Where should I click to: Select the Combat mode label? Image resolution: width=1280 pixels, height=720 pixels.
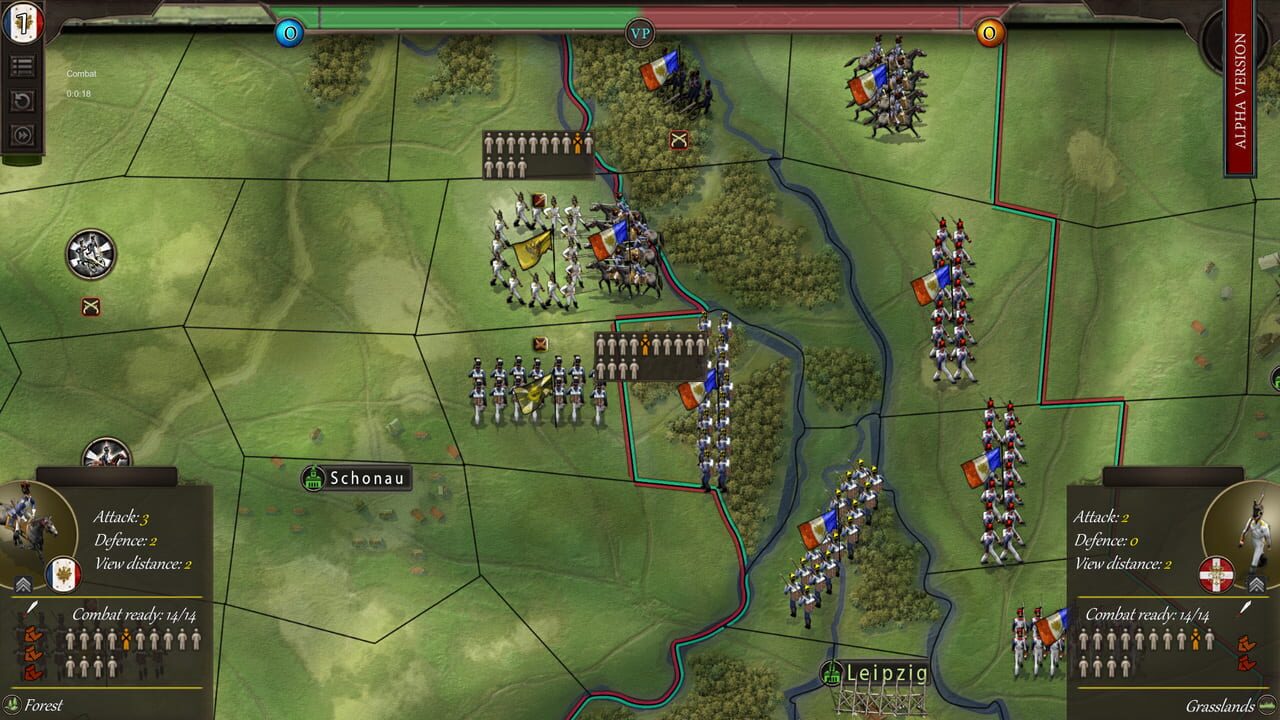pos(84,73)
